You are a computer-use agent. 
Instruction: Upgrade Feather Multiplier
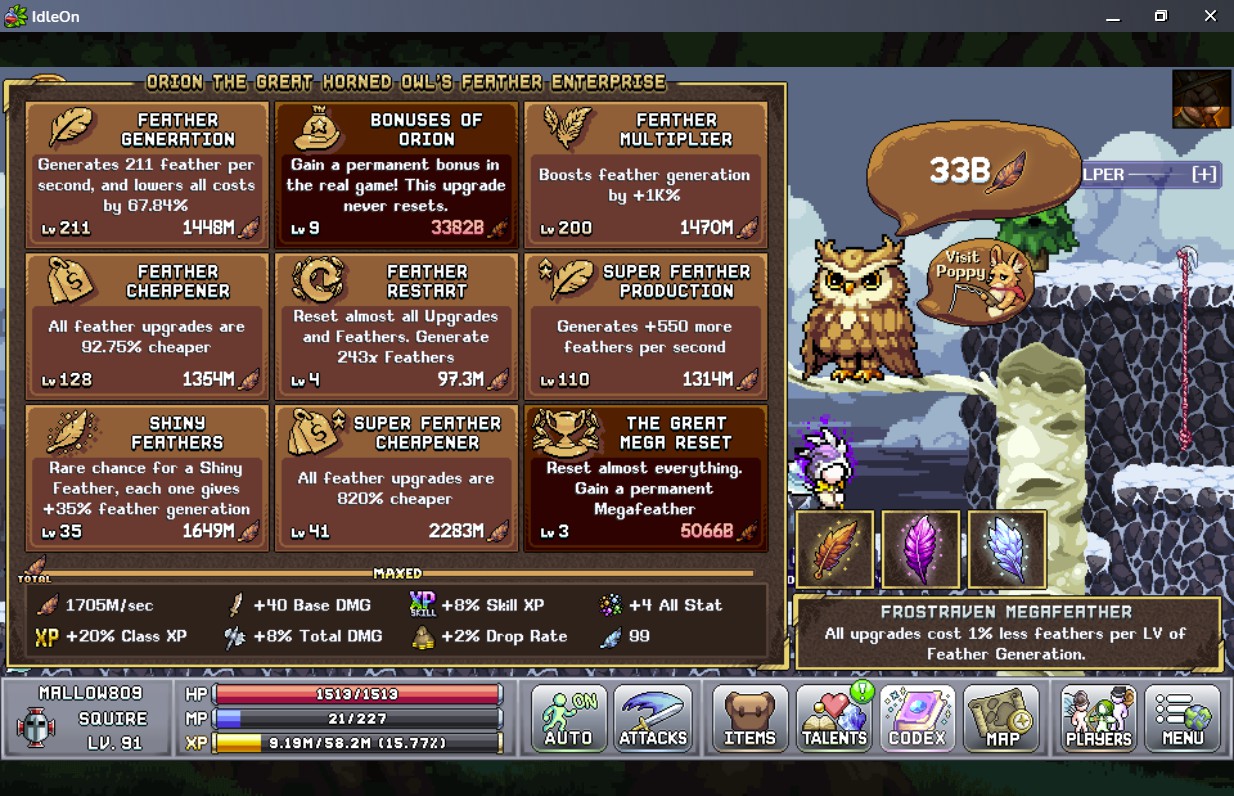(645, 175)
